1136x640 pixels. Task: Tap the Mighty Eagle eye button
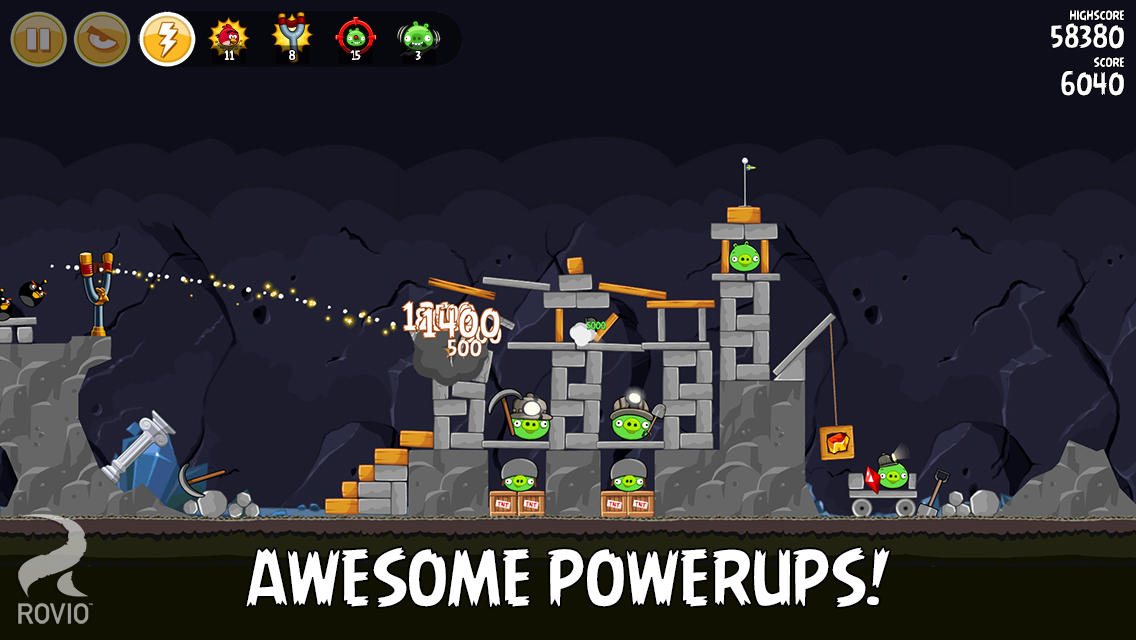pyautogui.click(x=102, y=40)
